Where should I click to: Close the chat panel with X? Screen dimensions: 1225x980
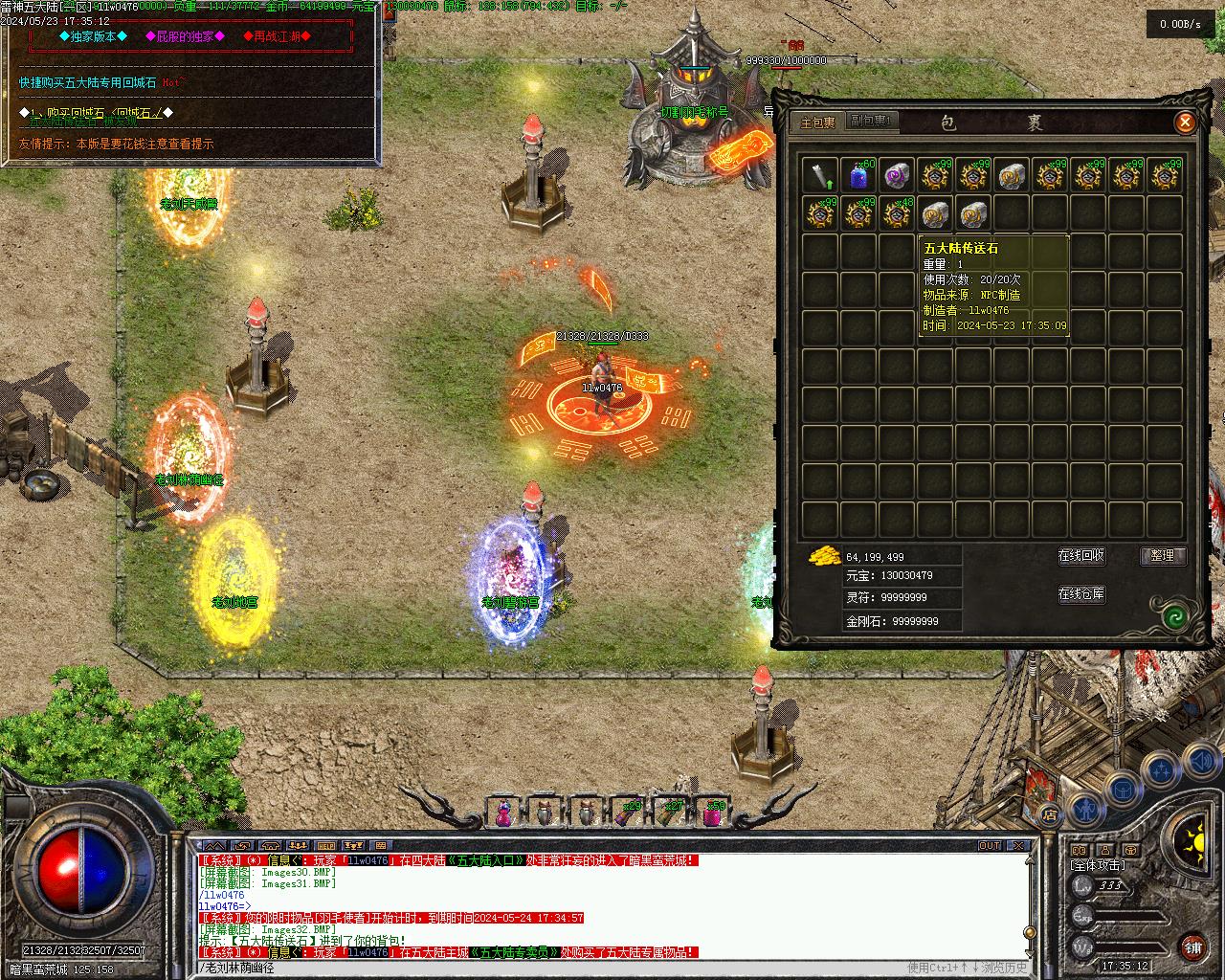tap(1018, 846)
